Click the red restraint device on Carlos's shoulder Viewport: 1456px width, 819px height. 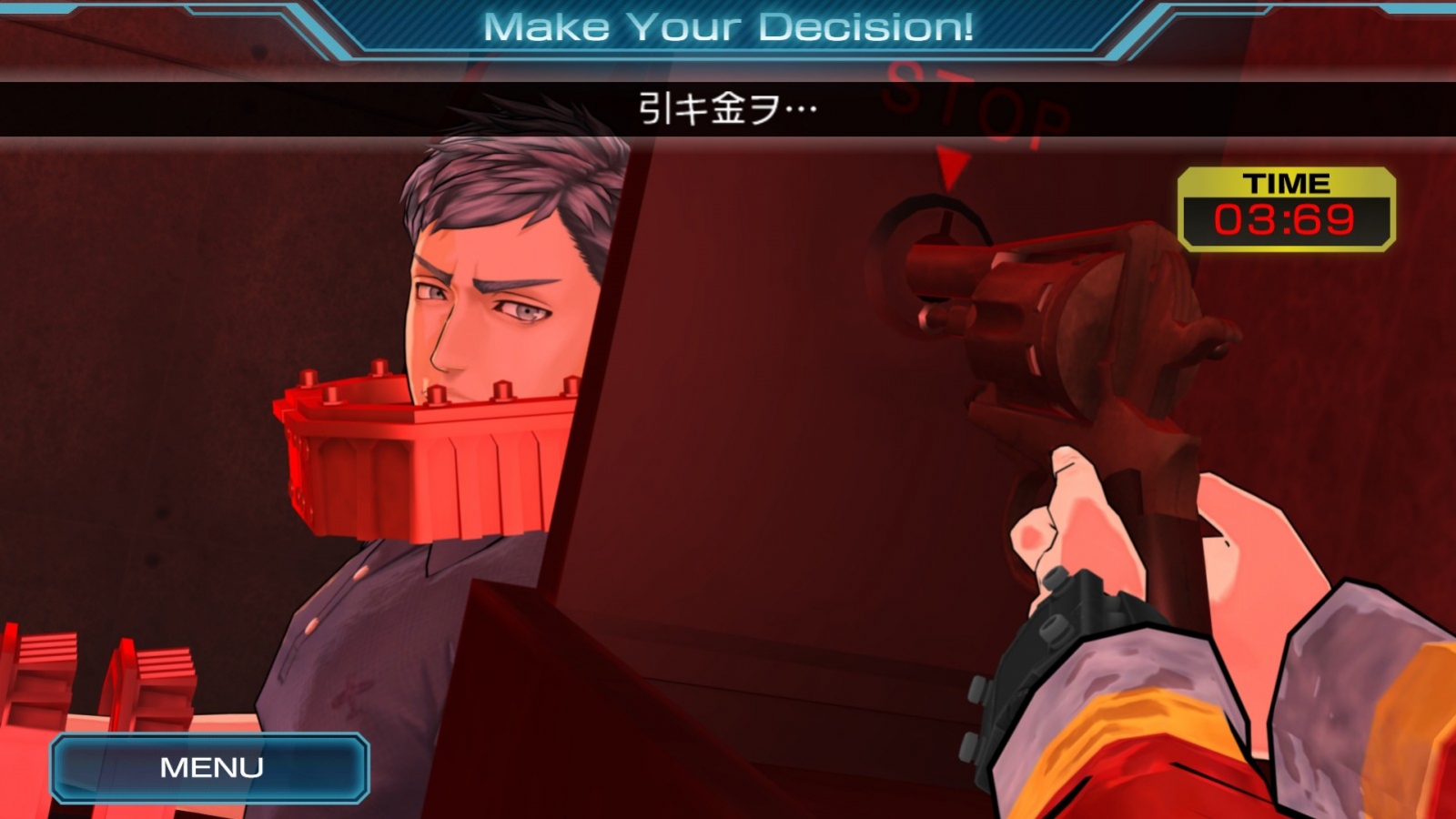pos(409,446)
